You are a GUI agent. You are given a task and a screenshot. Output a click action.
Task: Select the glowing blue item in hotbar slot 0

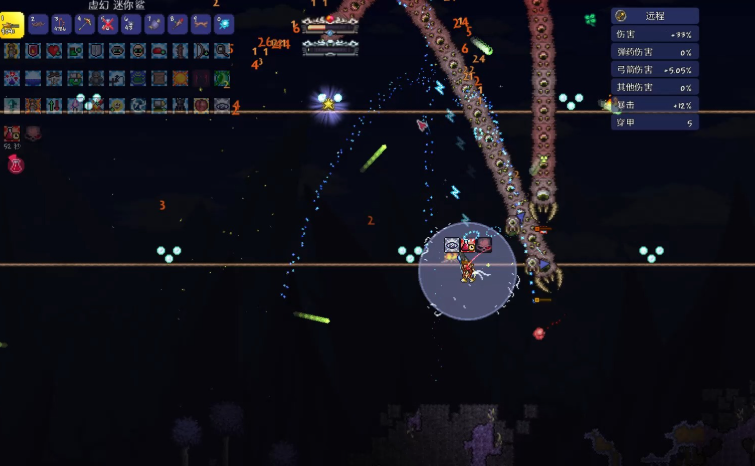(223, 25)
